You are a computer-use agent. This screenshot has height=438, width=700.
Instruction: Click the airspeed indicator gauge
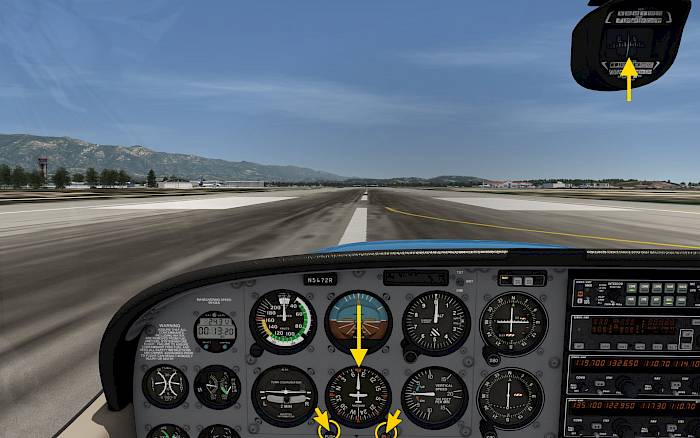coord(283,321)
